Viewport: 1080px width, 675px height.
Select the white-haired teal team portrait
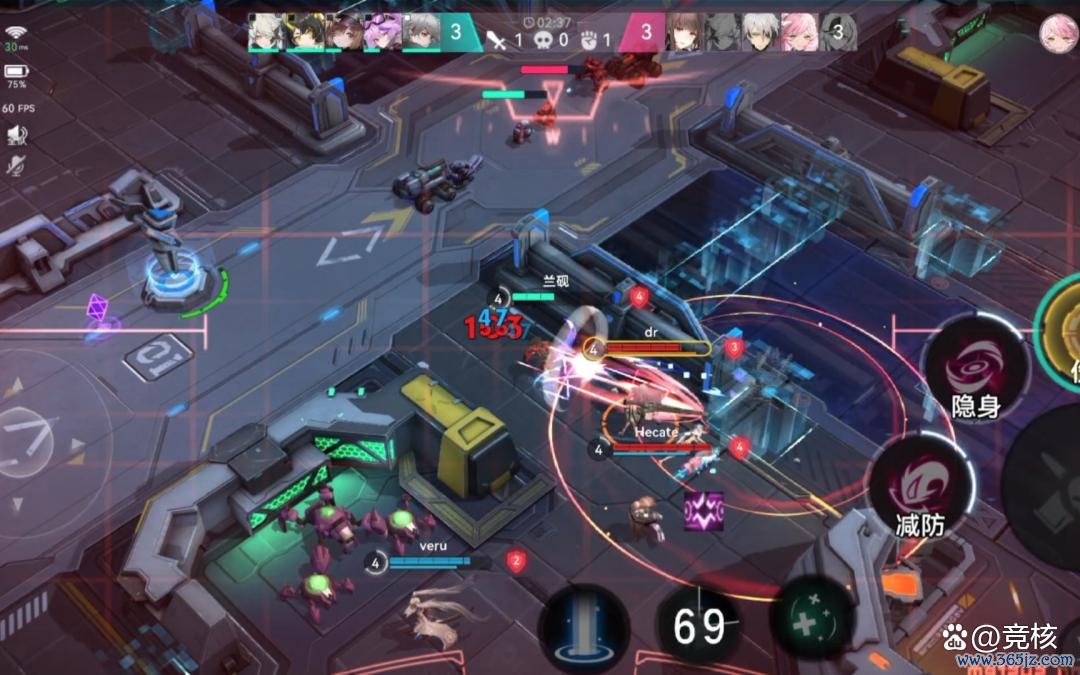(267, 31)
